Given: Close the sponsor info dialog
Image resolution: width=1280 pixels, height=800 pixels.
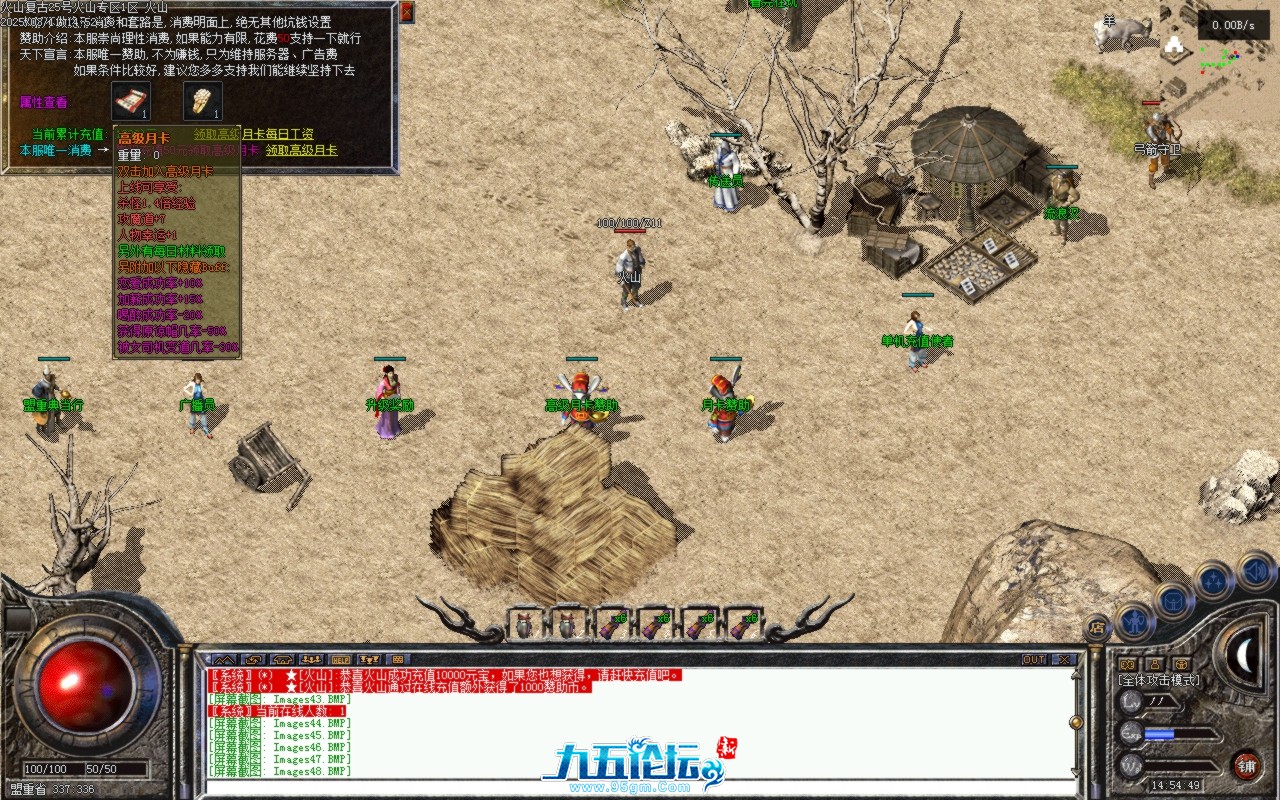Looking at the screenshot, I should [x=406, y=12].
